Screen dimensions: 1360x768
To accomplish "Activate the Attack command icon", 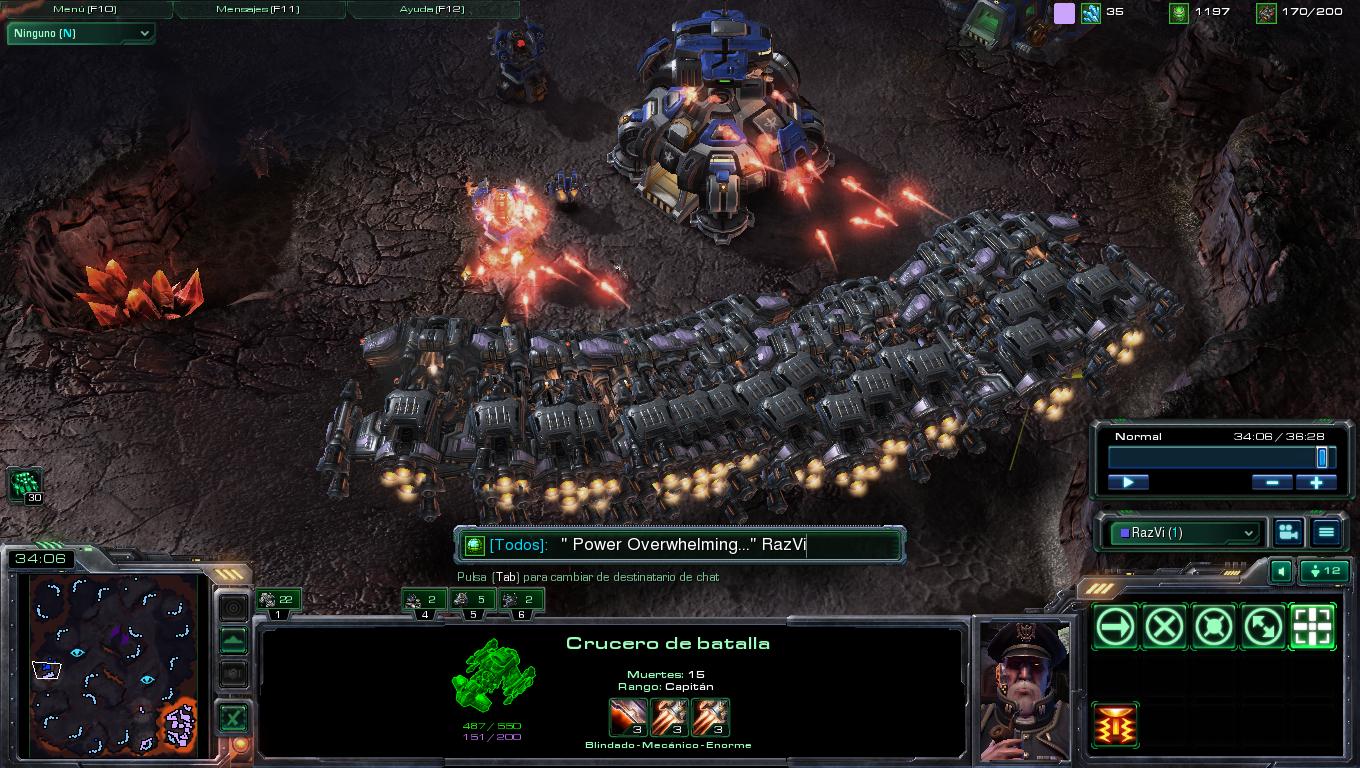I will coord(1312,628).
